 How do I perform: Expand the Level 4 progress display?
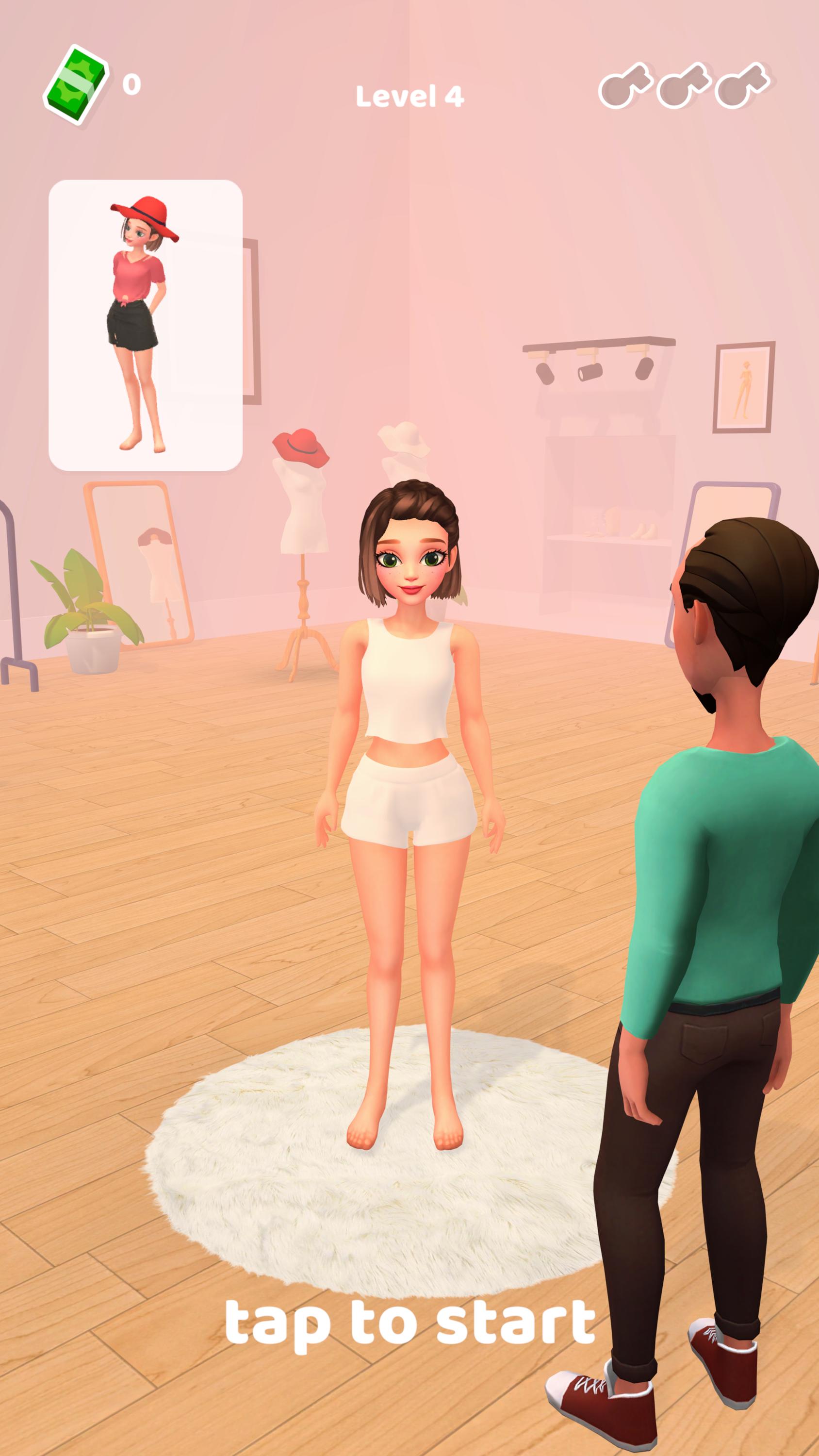[x=409, y=96]
